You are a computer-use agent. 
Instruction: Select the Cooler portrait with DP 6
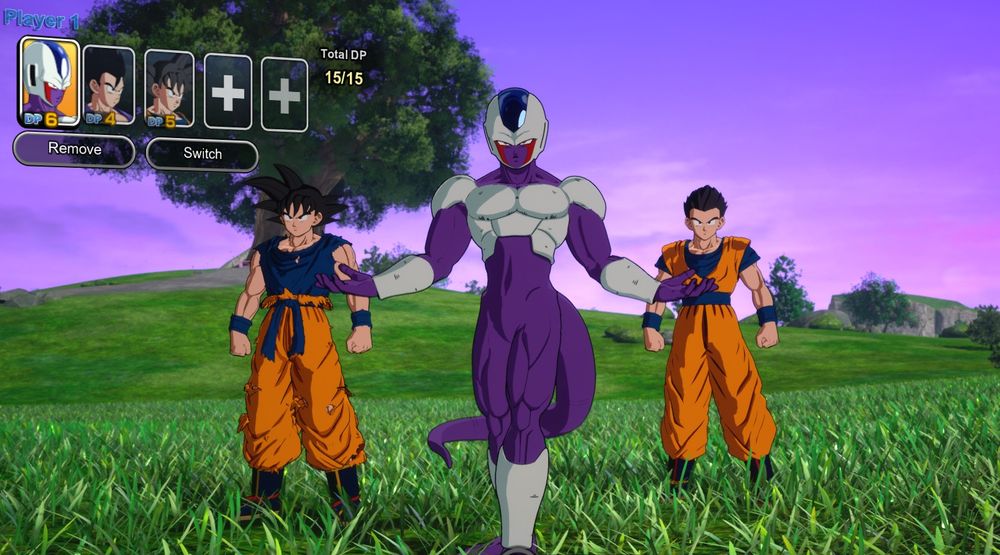pos(49,82)
